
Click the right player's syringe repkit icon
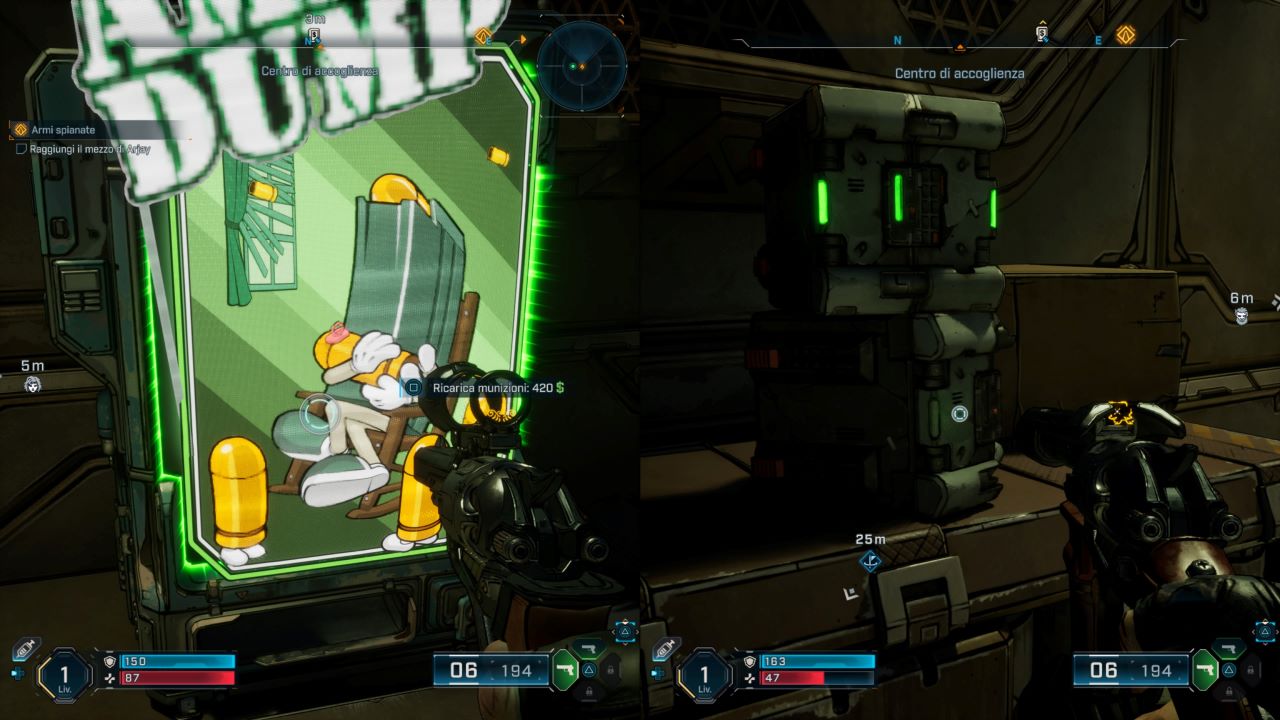[x=665, y=650]
